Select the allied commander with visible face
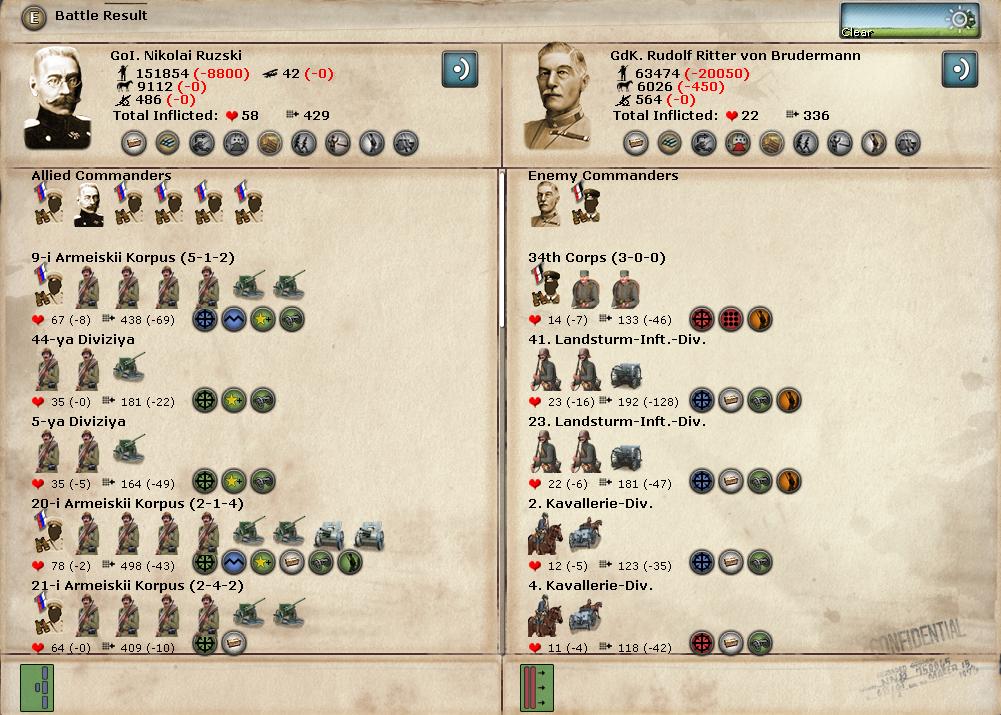 [x=89, y=206]
